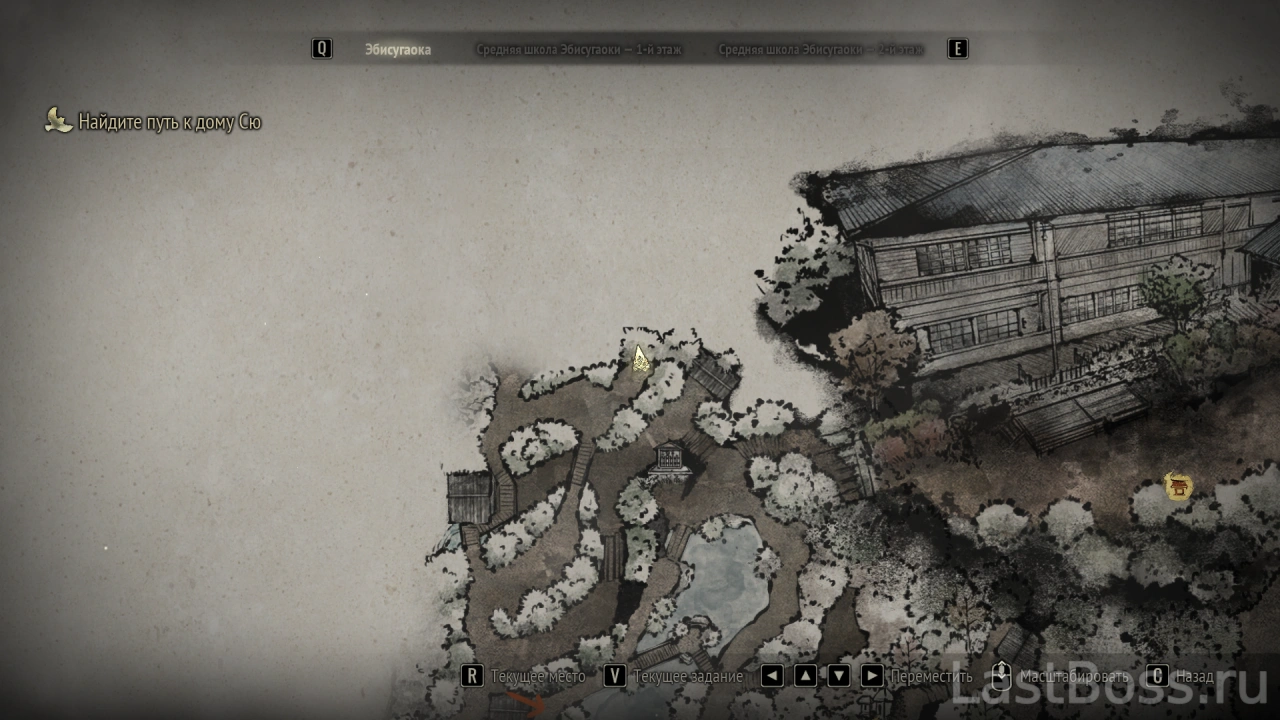Open the Средняя школа Эбисугаоки 1-й этаж tab

[579, 49]
